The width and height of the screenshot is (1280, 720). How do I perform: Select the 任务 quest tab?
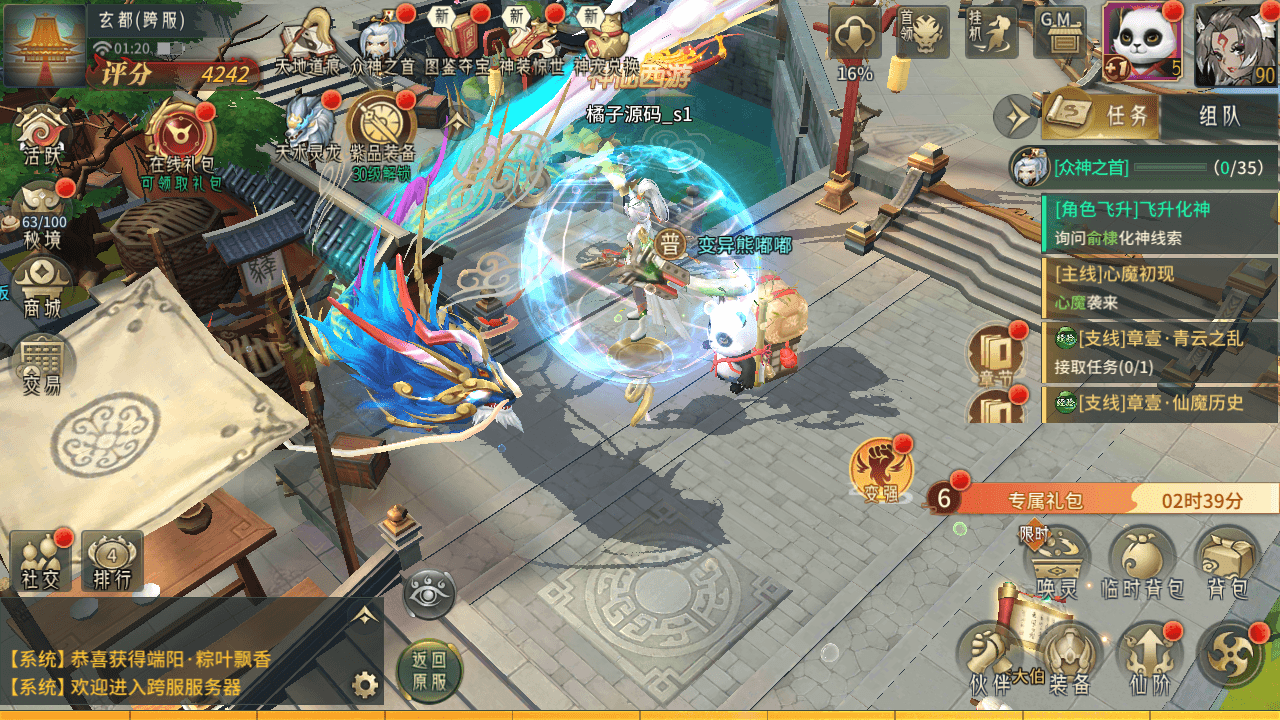tap(1102, 116)
